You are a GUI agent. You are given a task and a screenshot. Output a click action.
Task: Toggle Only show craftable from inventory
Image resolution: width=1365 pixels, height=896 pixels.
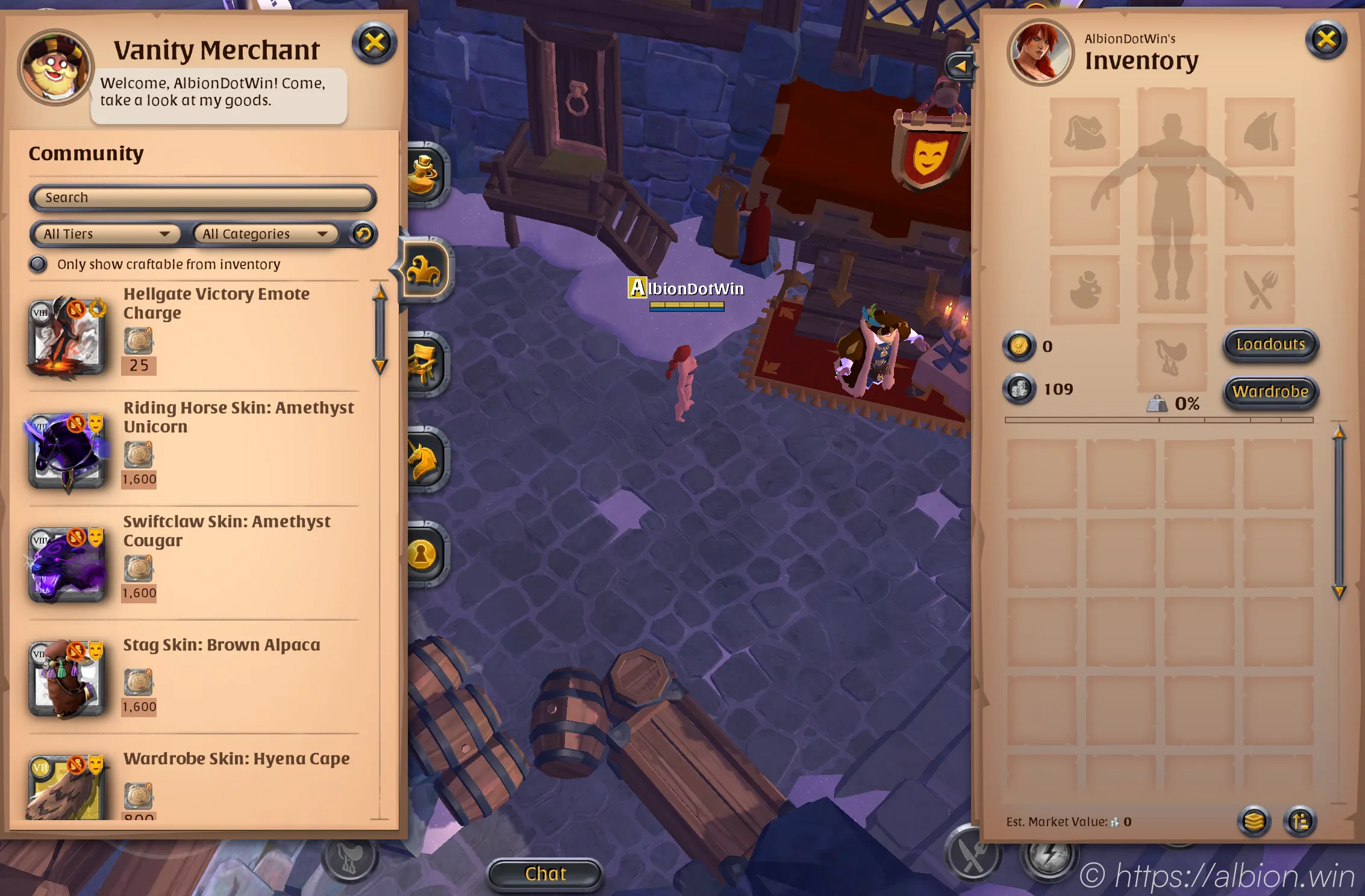point(39,264)
